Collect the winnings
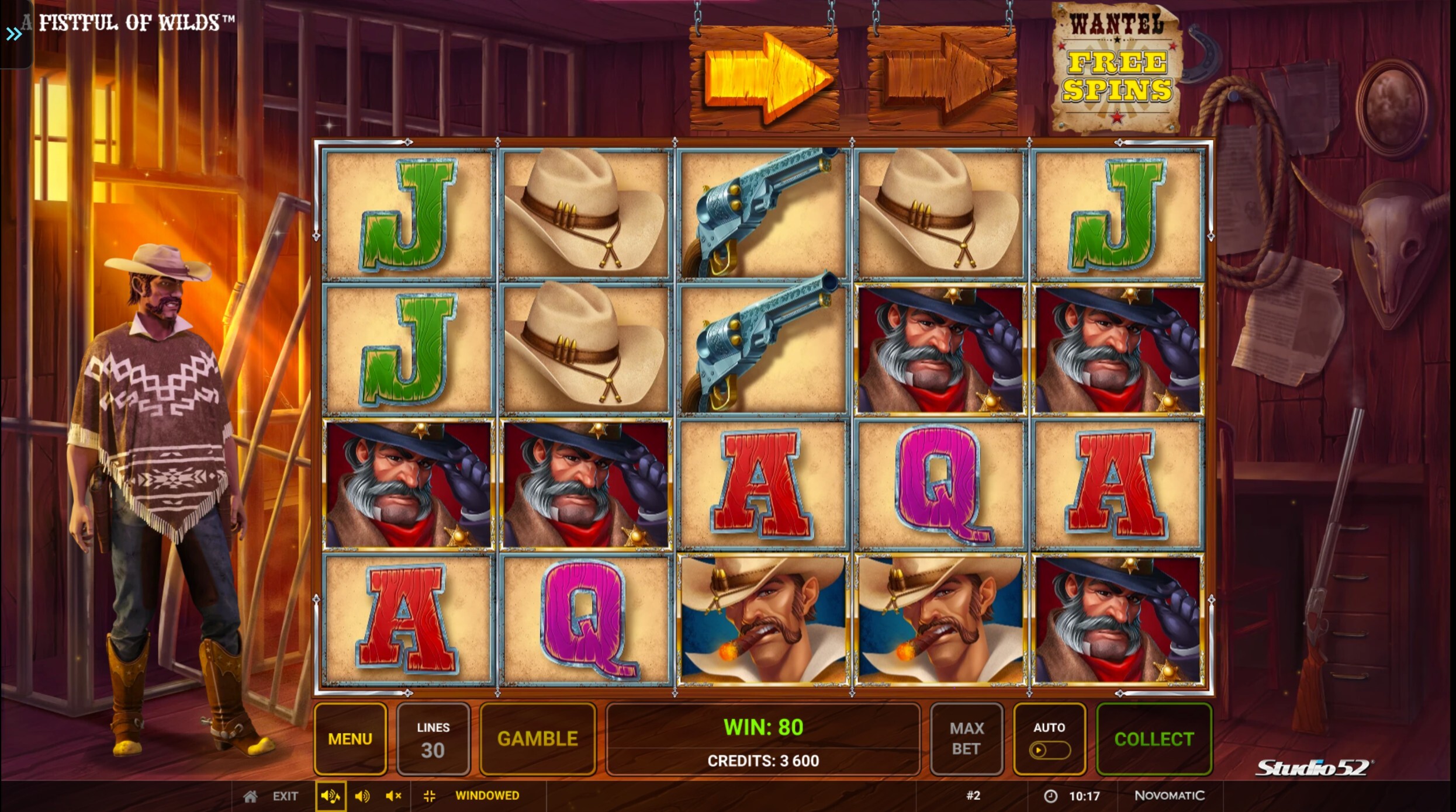1456x812 pixels. point(1154,739)
